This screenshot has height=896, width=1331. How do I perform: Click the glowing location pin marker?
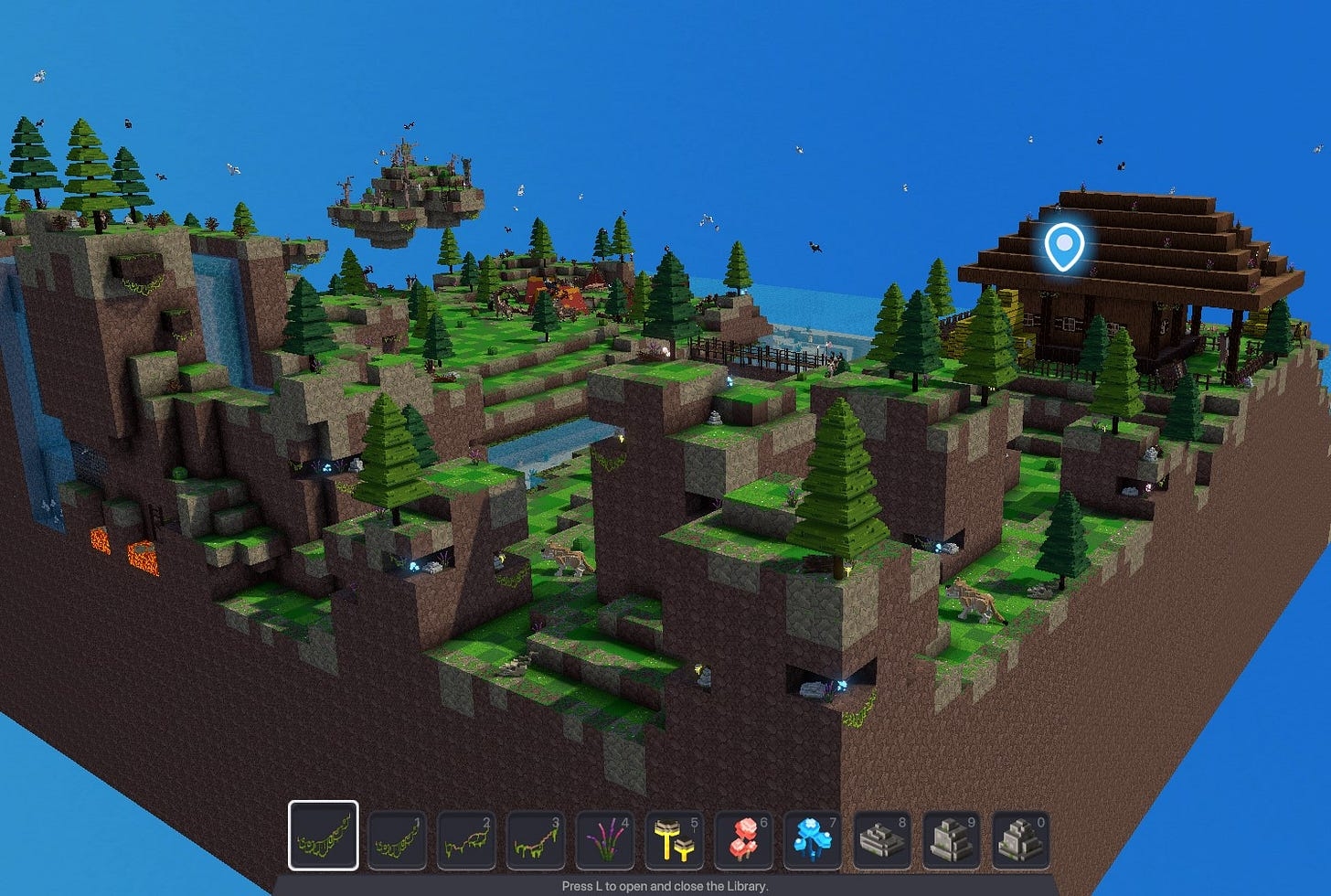(1064, 246)
